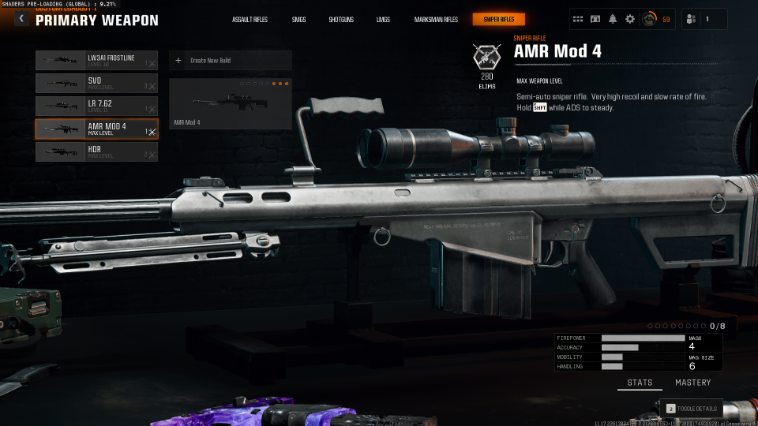
Task: Switch to the Mastery tab
Action: tap(693, 383)
